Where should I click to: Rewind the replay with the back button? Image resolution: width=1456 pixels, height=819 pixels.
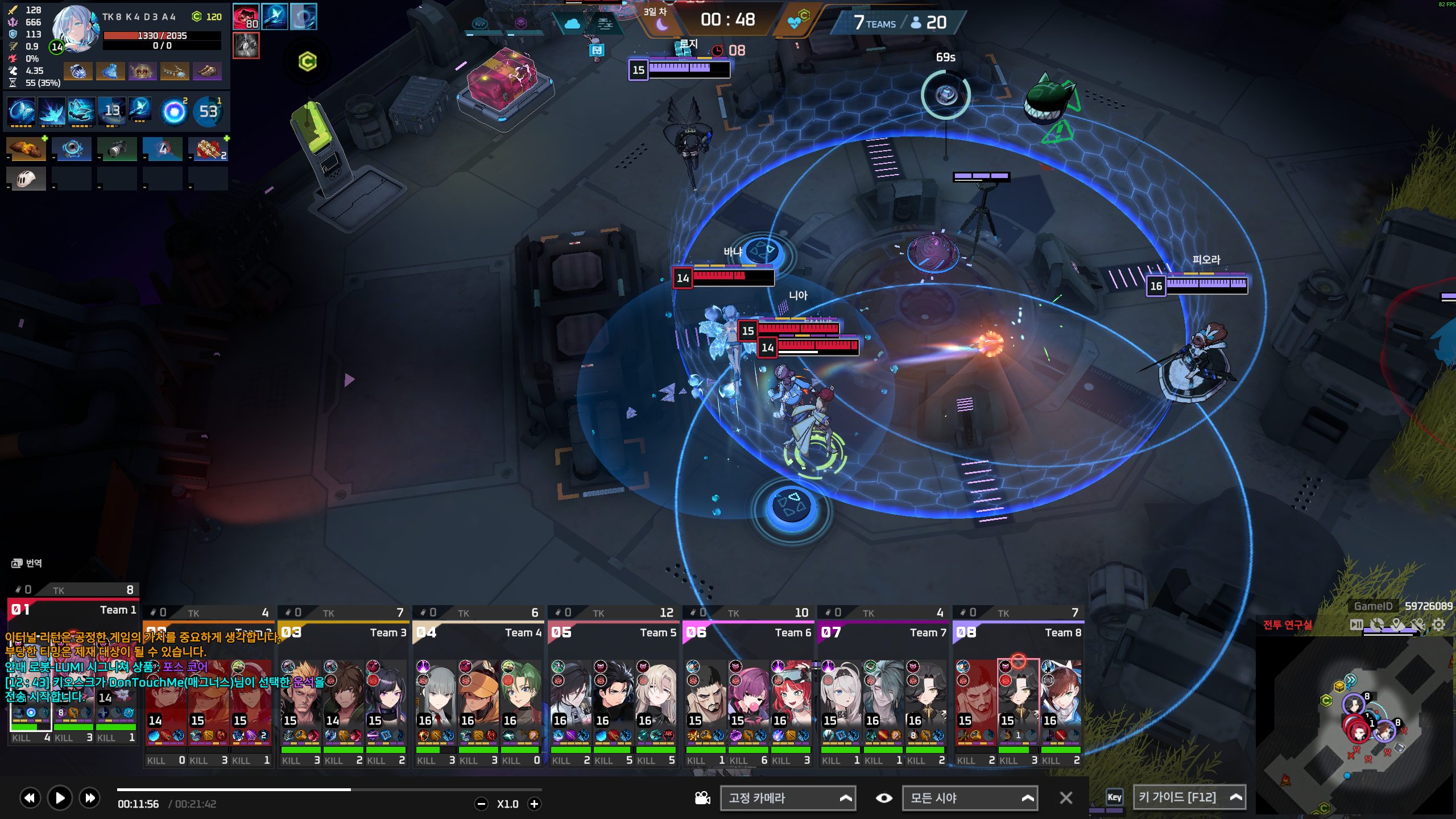(x=30, y=798)
